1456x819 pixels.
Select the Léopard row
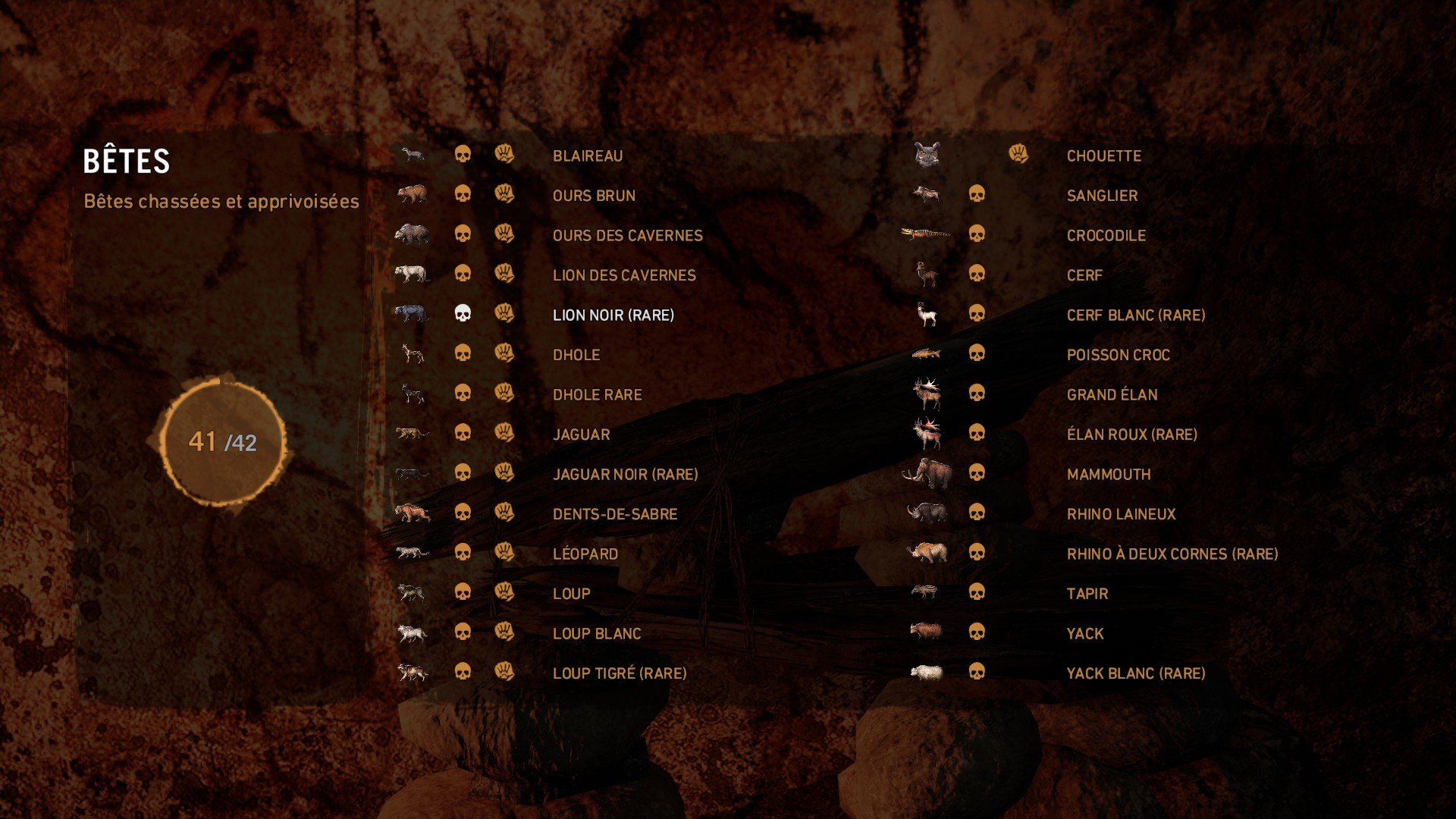[x=585, y=554]
